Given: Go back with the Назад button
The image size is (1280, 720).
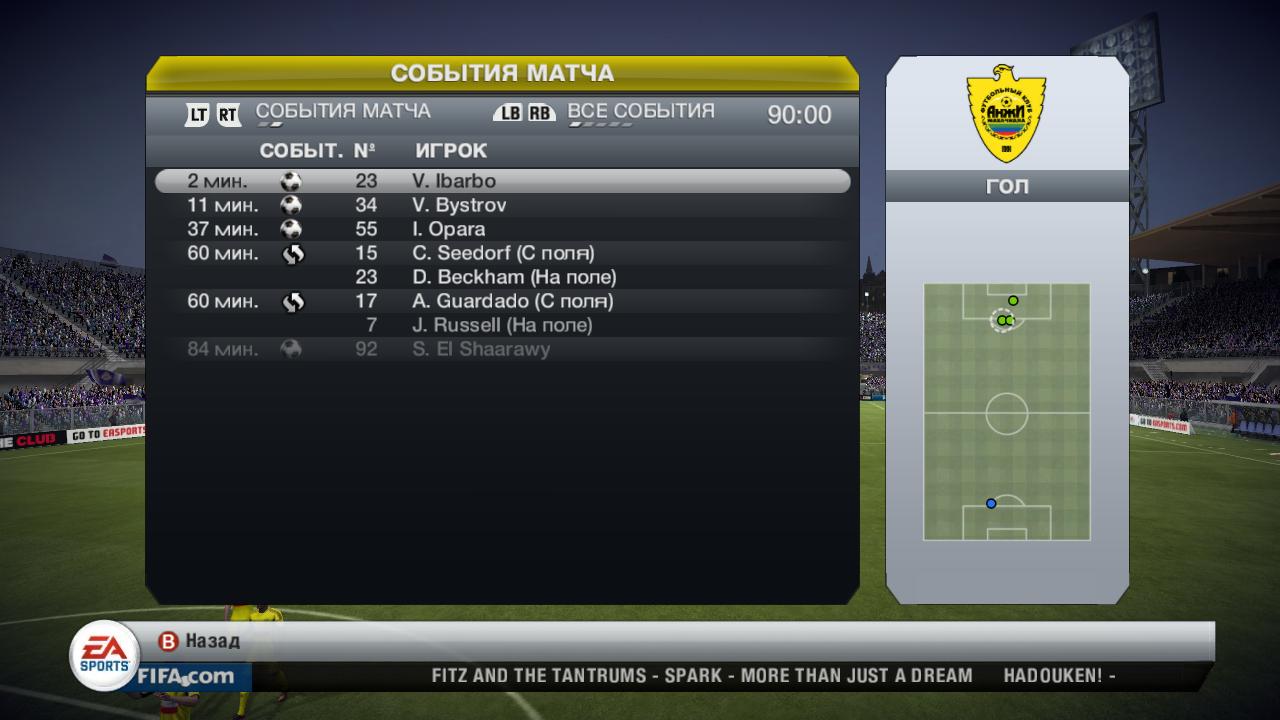Looking at the screenshot, I should click(x=201, y=641).
